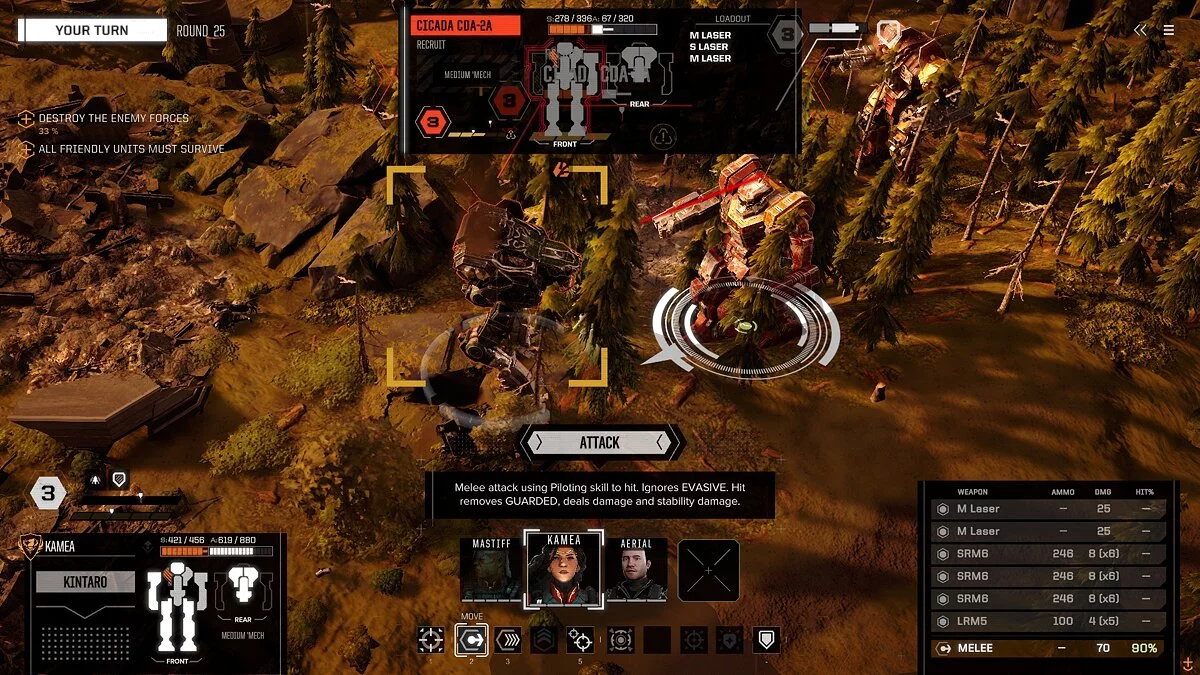Image resolution: width=1200 pixels, height=675 pixels.
Task: Select Mastiff's pilot portrait
Action: coord(491,571)
